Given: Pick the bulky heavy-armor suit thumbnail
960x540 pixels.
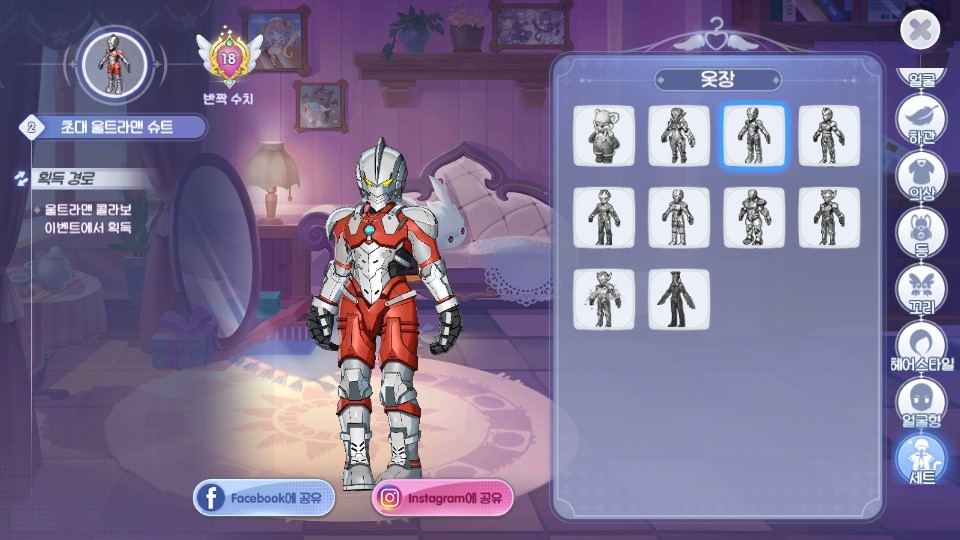Looking at the screenshot, I should (x=754, y=217).
